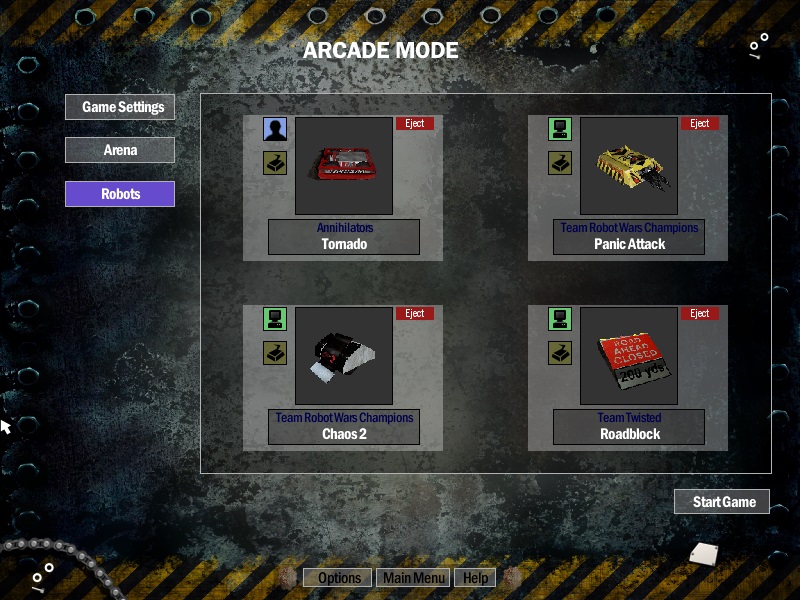
Task: Start the arcade game
Action: [722, 502]
